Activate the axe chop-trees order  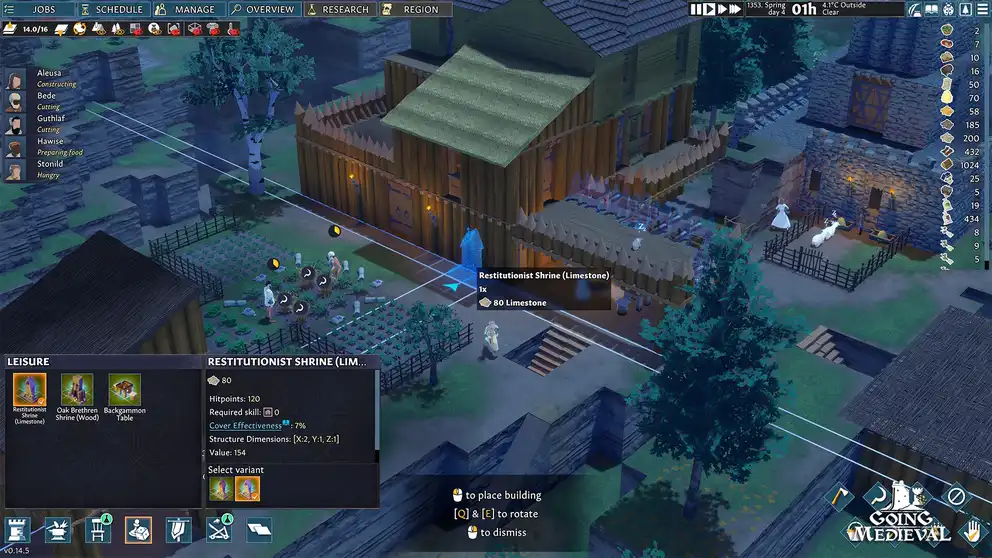(x=842, y=496)
